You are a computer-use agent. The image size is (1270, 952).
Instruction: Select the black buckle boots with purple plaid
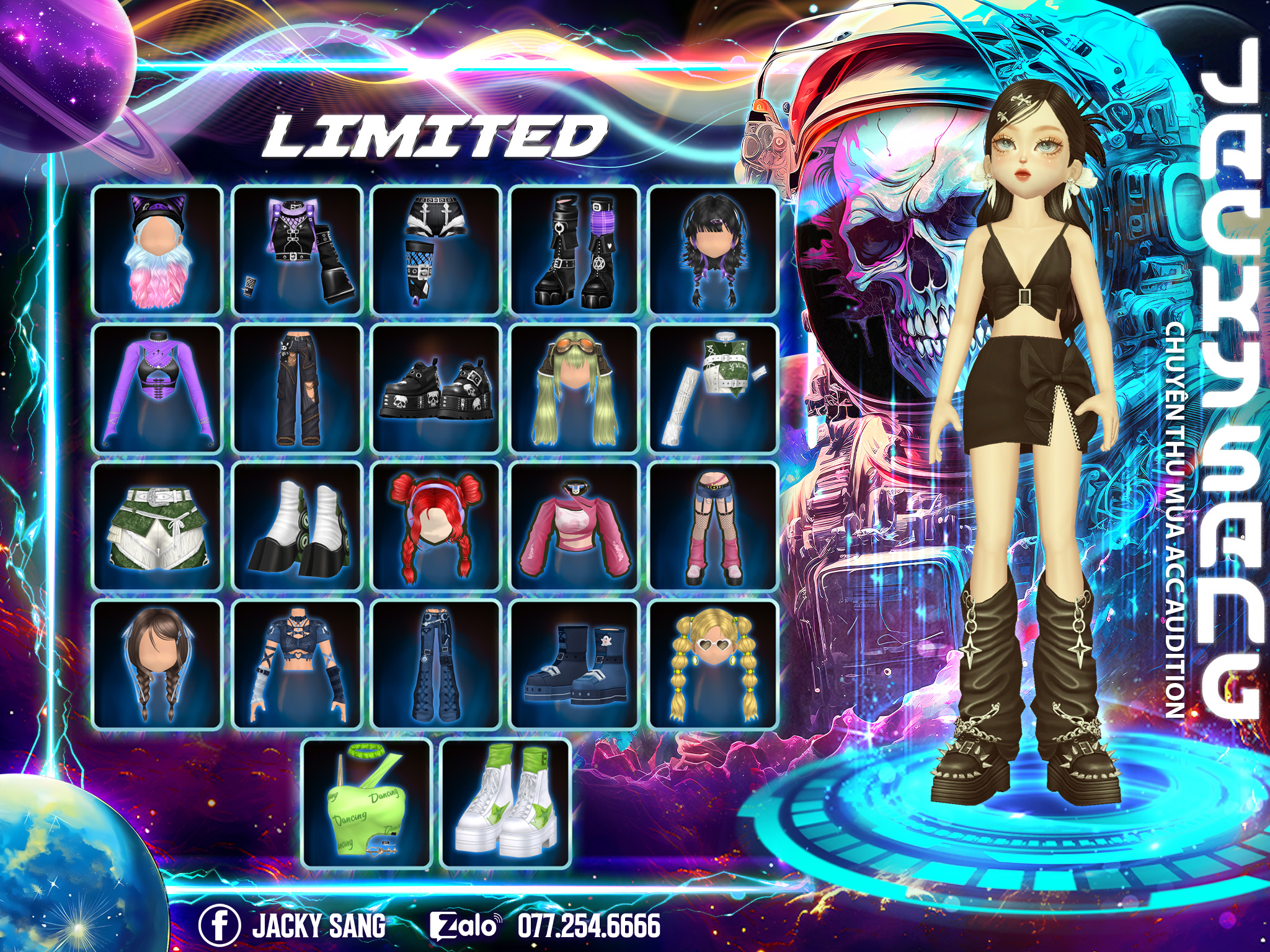[x=575, y=250]
